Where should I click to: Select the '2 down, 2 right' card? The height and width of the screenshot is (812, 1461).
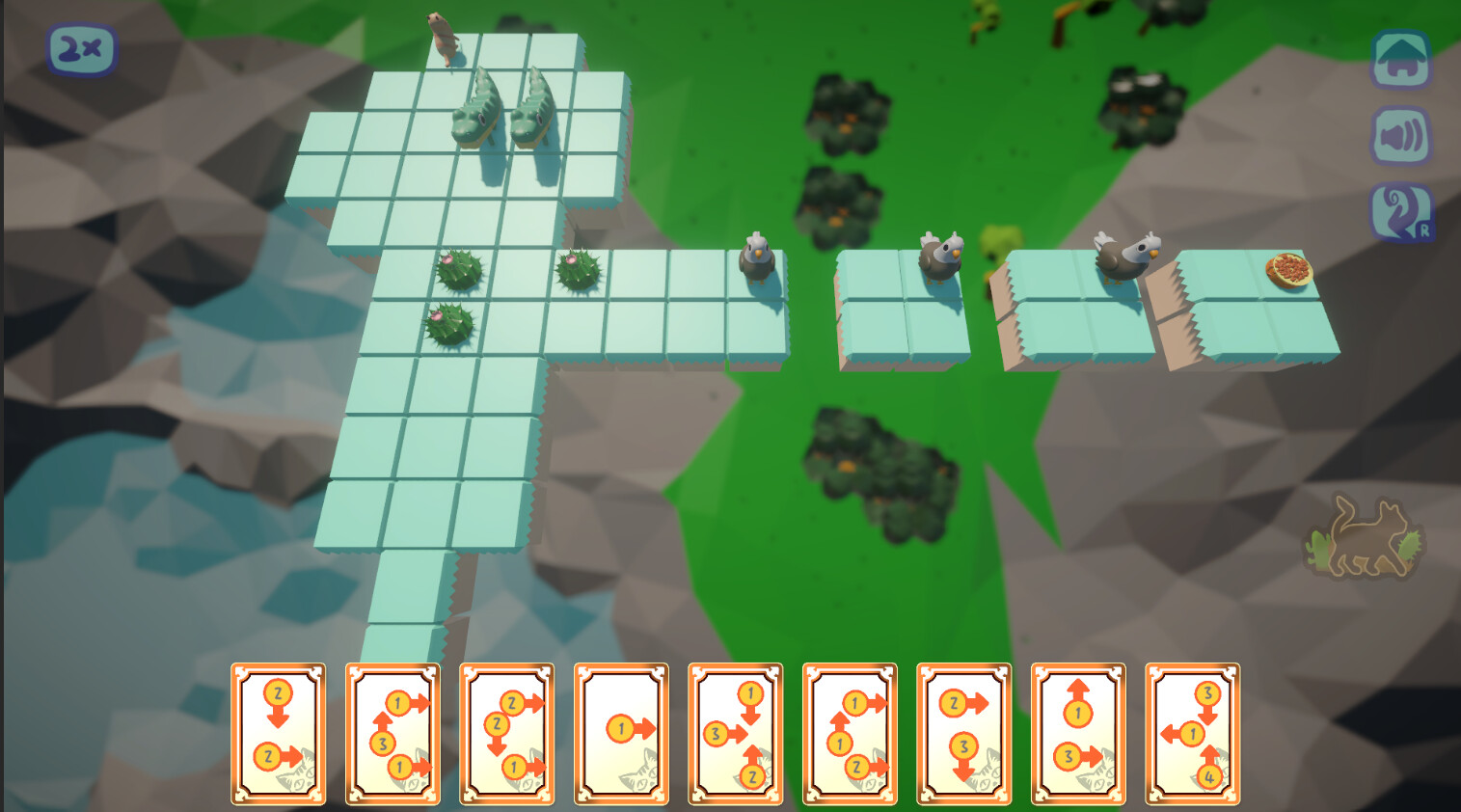pyautogui.click(x=280, y=733)
